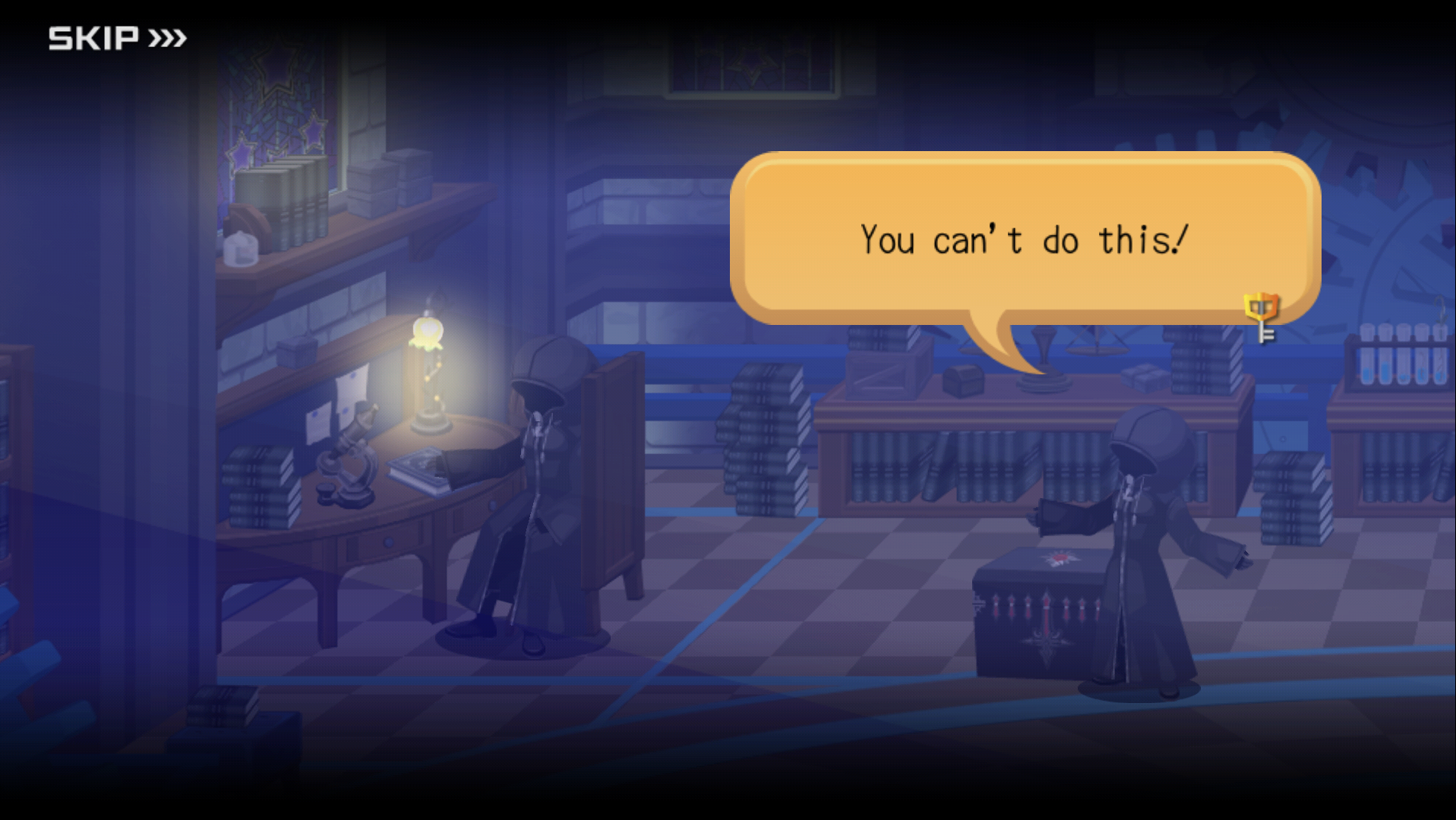Skip the cutscene with the SKIP button
Viewport: 1456px width, 820px height.
pos(117,38)
